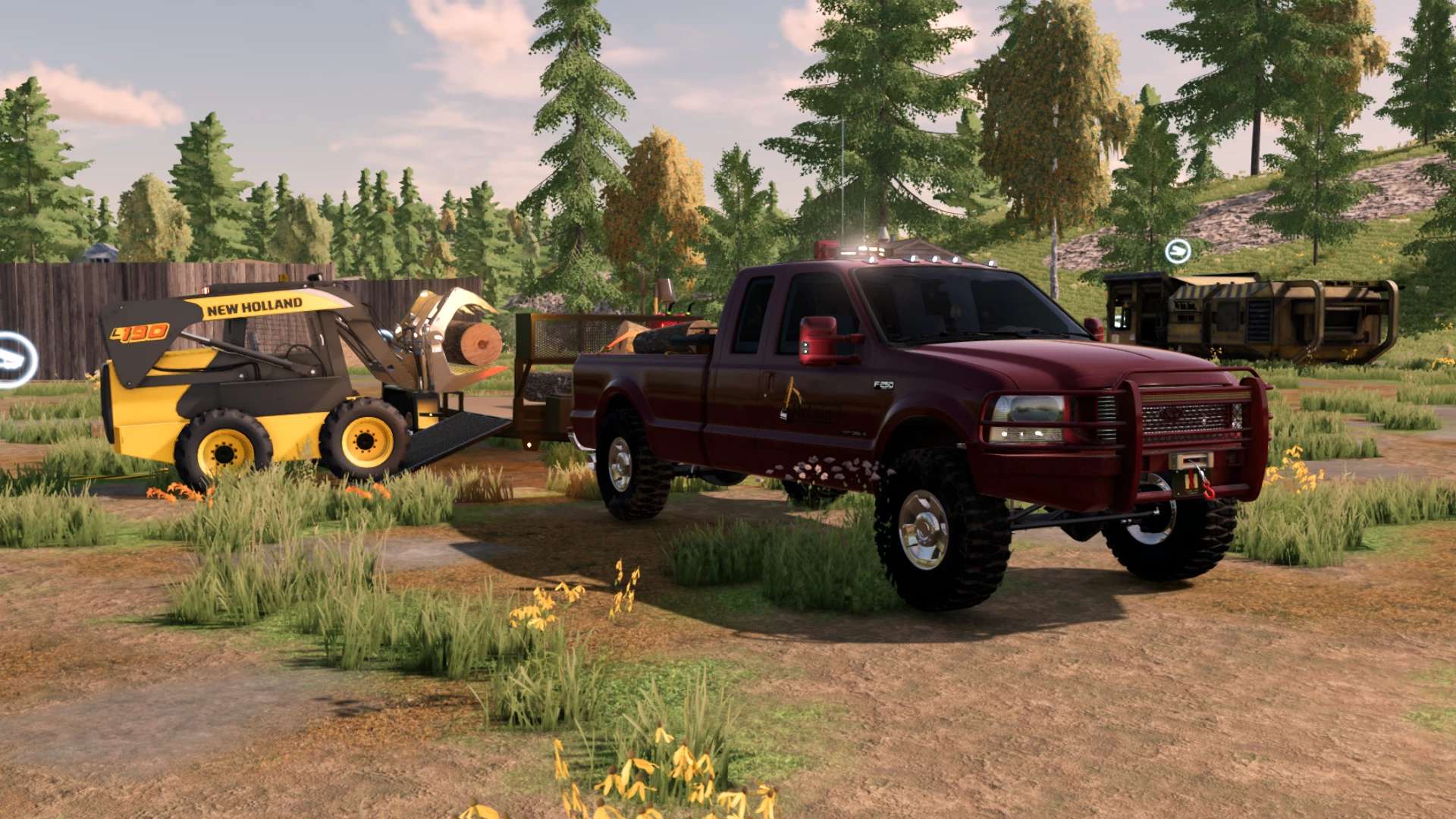
Task: Select the small circular marker above the wrecked machine
Action: pyautogui.click(x=1178, y=250)
